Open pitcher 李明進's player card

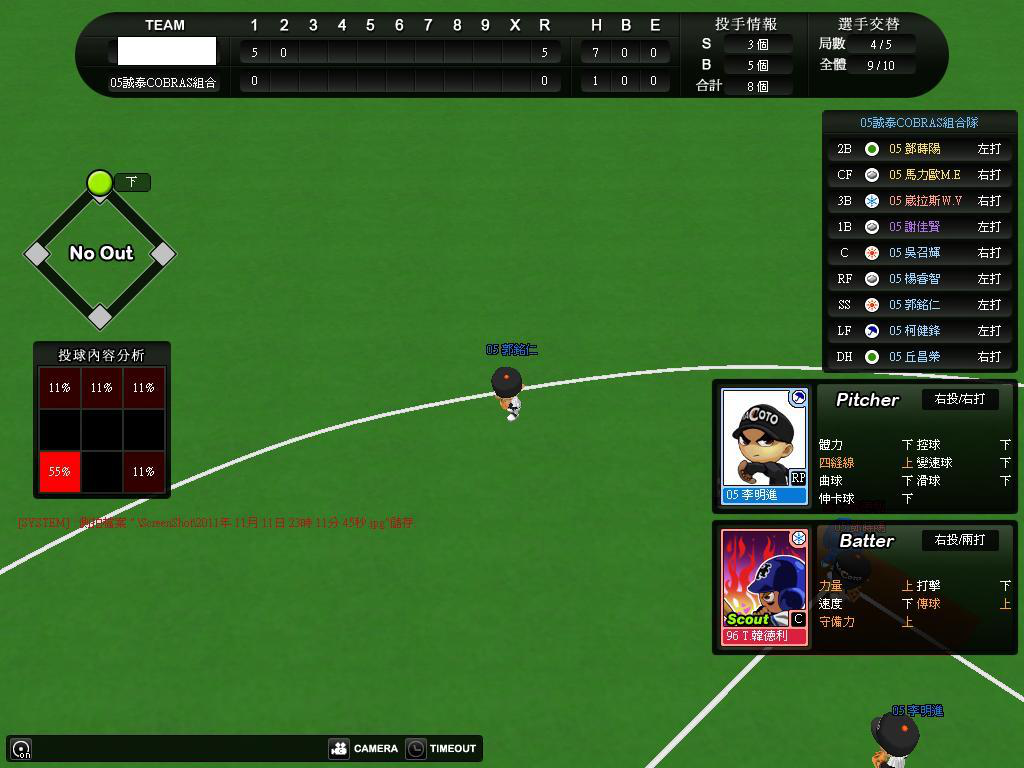(764, 445)
